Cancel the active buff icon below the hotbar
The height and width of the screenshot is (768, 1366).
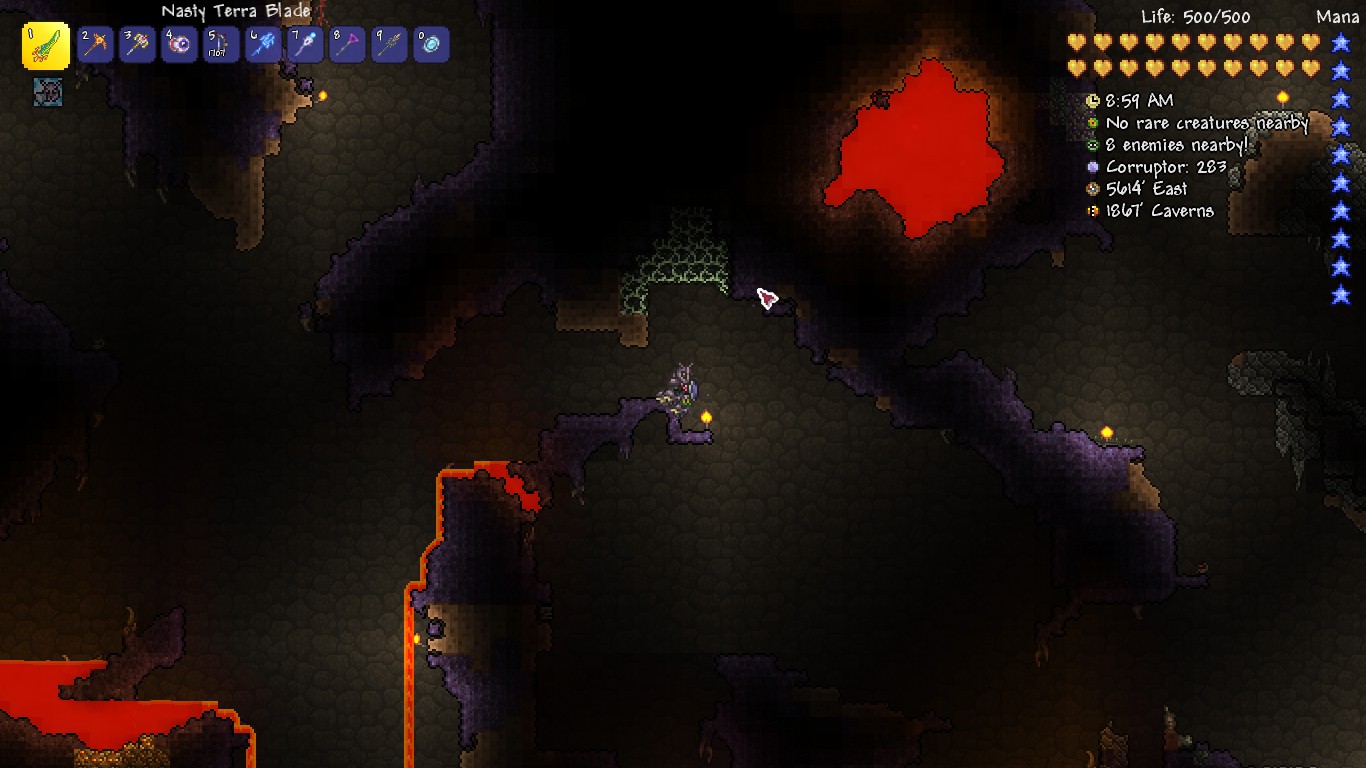pyautogui.click(x=47, y=92)
